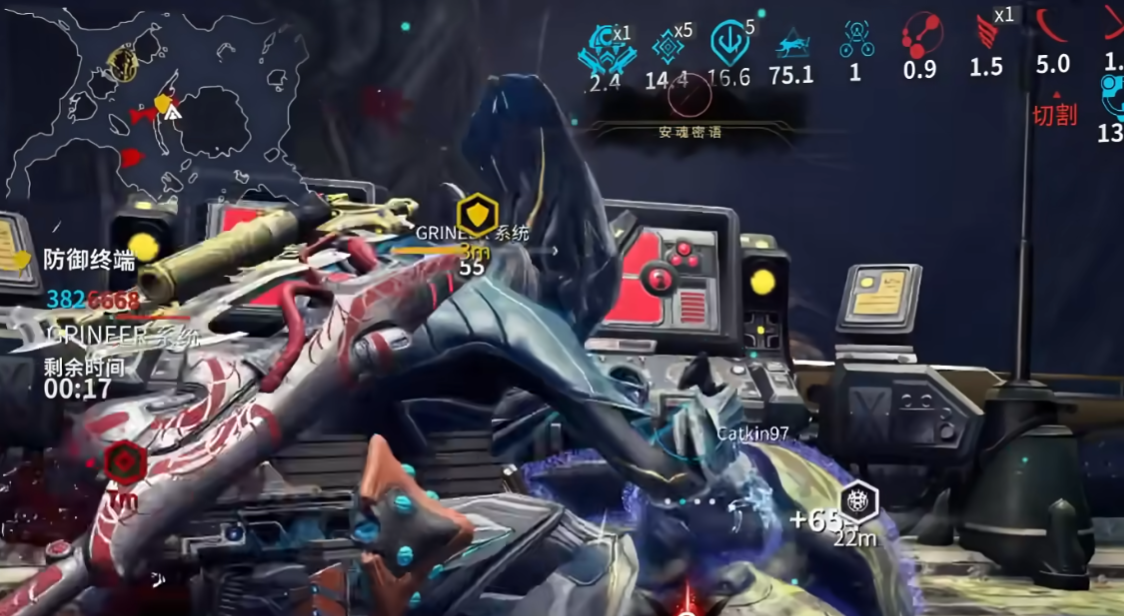Click the 安魂密语 ability banner
The image size is (1124, 616).
coord(690,131)
